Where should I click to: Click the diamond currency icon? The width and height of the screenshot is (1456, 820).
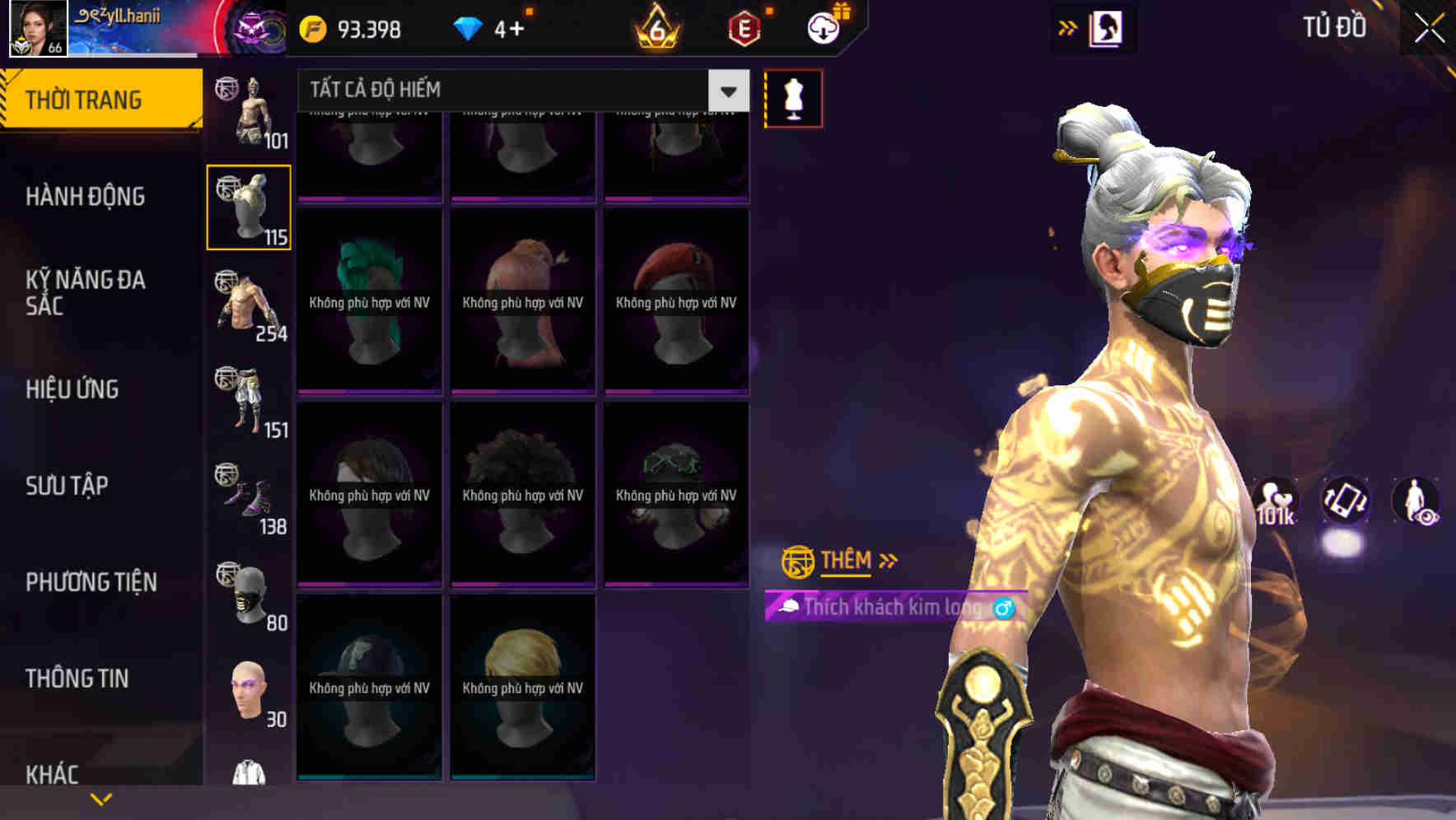[x=469, y=27]
